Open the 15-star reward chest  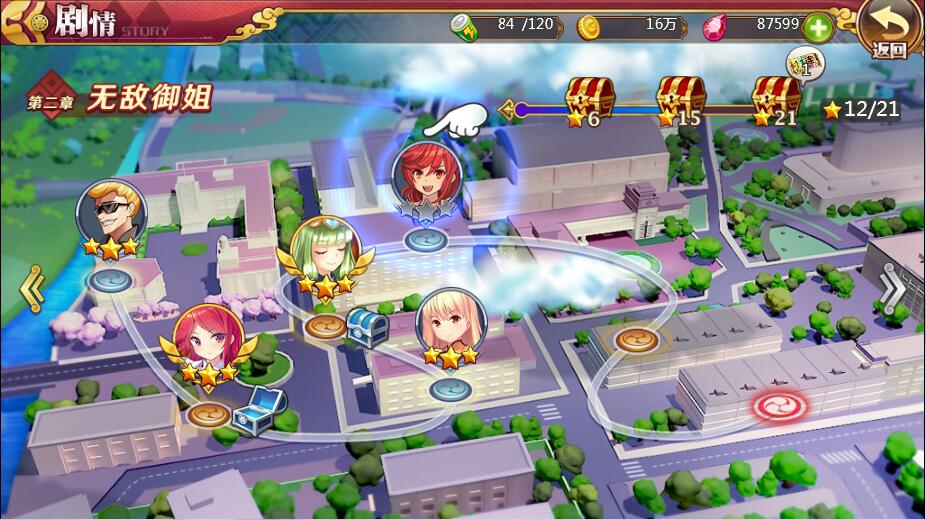pos(680,99)
